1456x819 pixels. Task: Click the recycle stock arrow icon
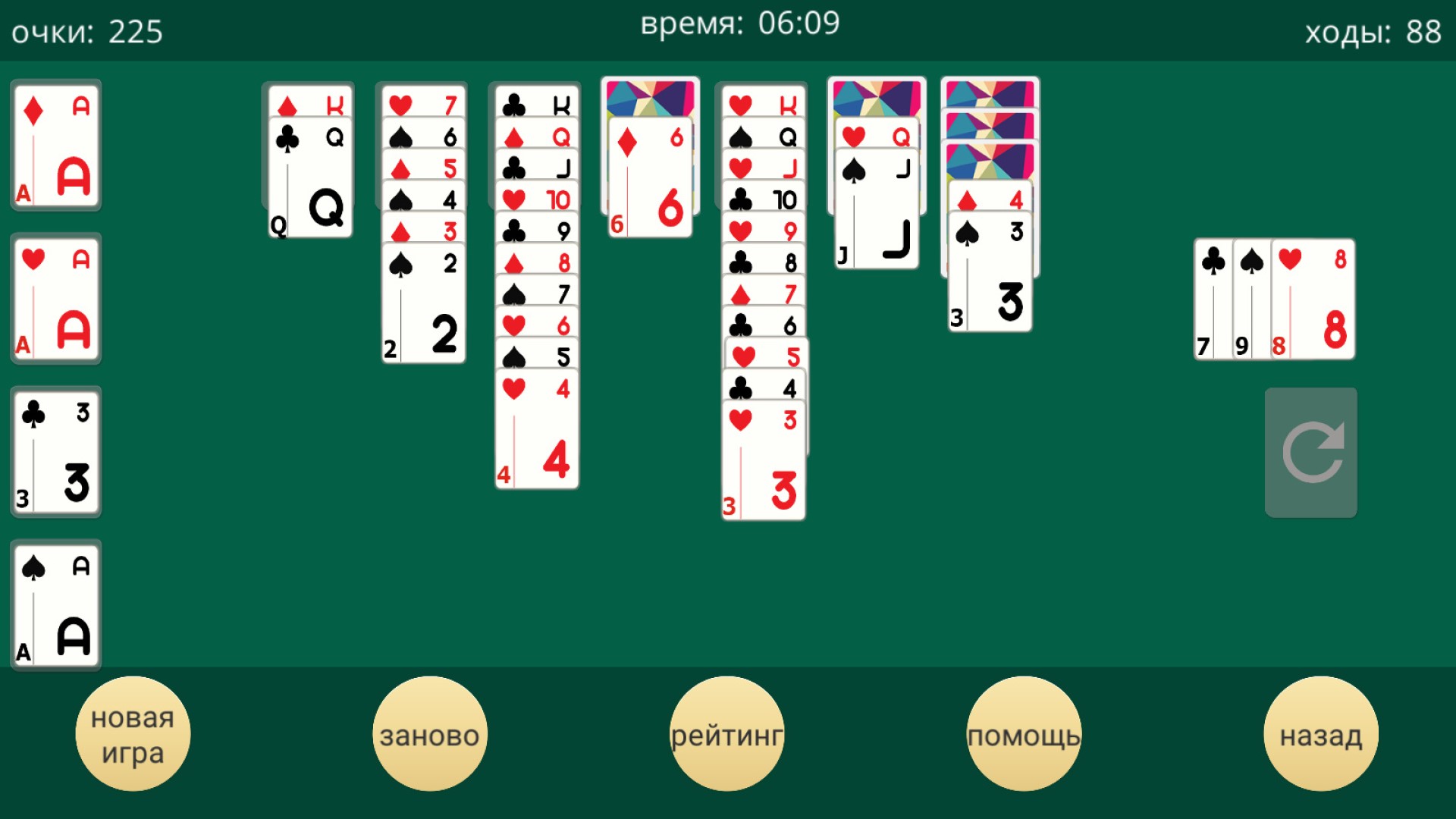(1311, 452)
